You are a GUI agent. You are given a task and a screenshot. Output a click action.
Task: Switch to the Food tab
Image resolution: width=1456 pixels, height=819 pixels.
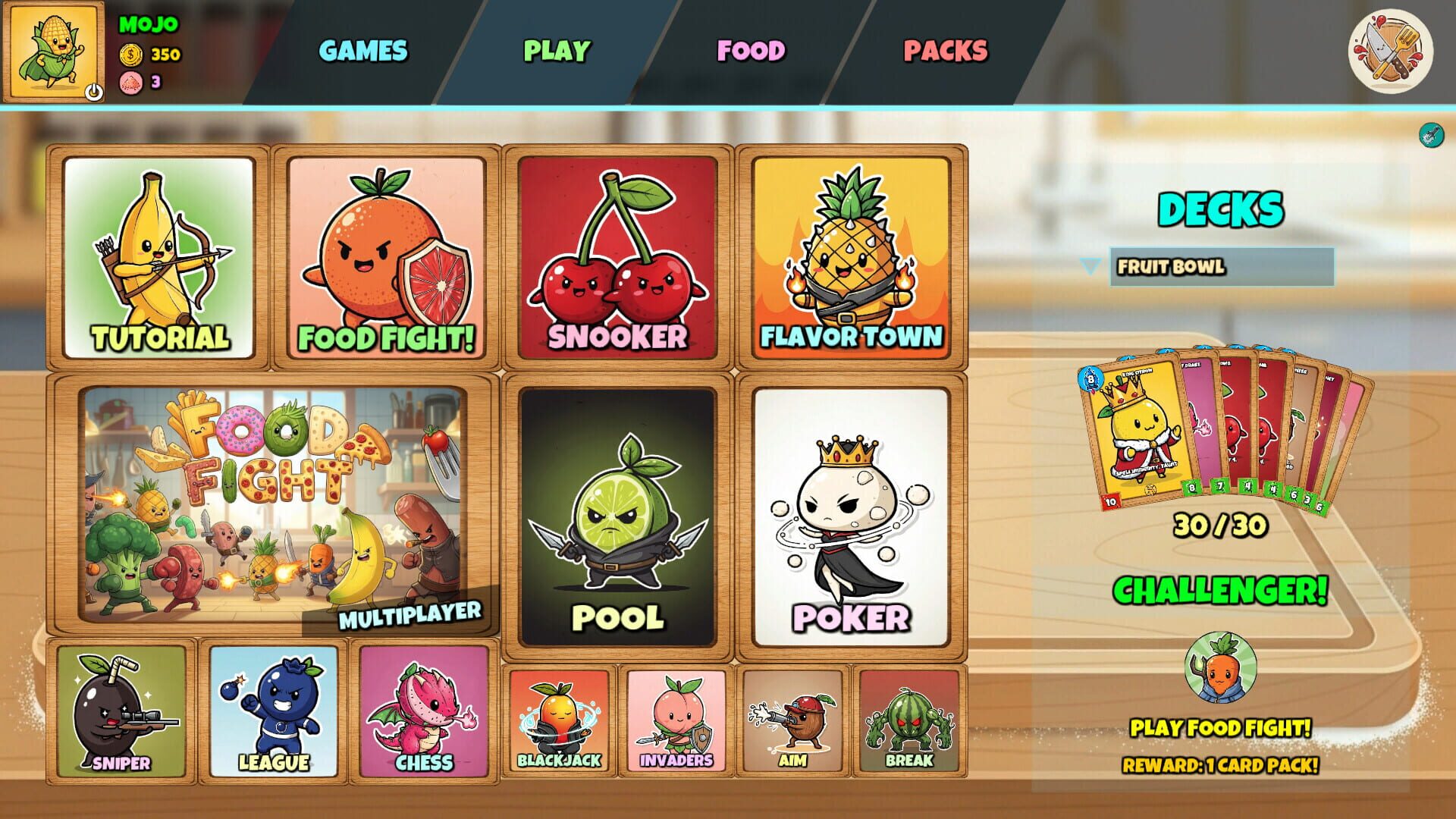[x=751, y=50]
